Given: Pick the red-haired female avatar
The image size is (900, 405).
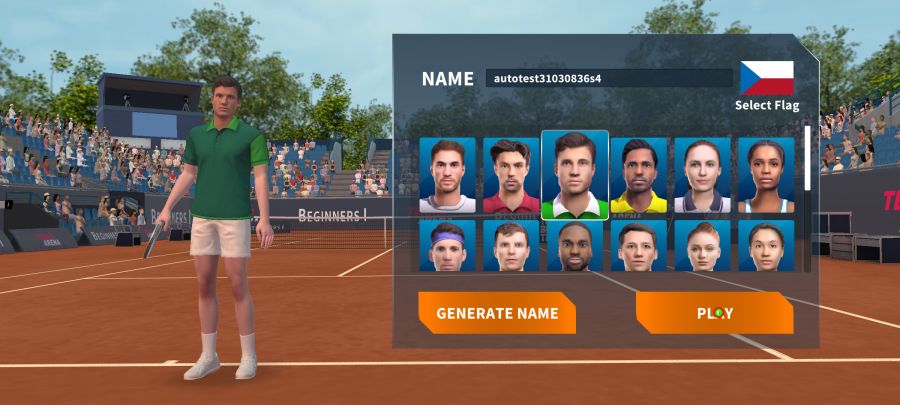Looking at the screenshot, I should click(702, 246).
